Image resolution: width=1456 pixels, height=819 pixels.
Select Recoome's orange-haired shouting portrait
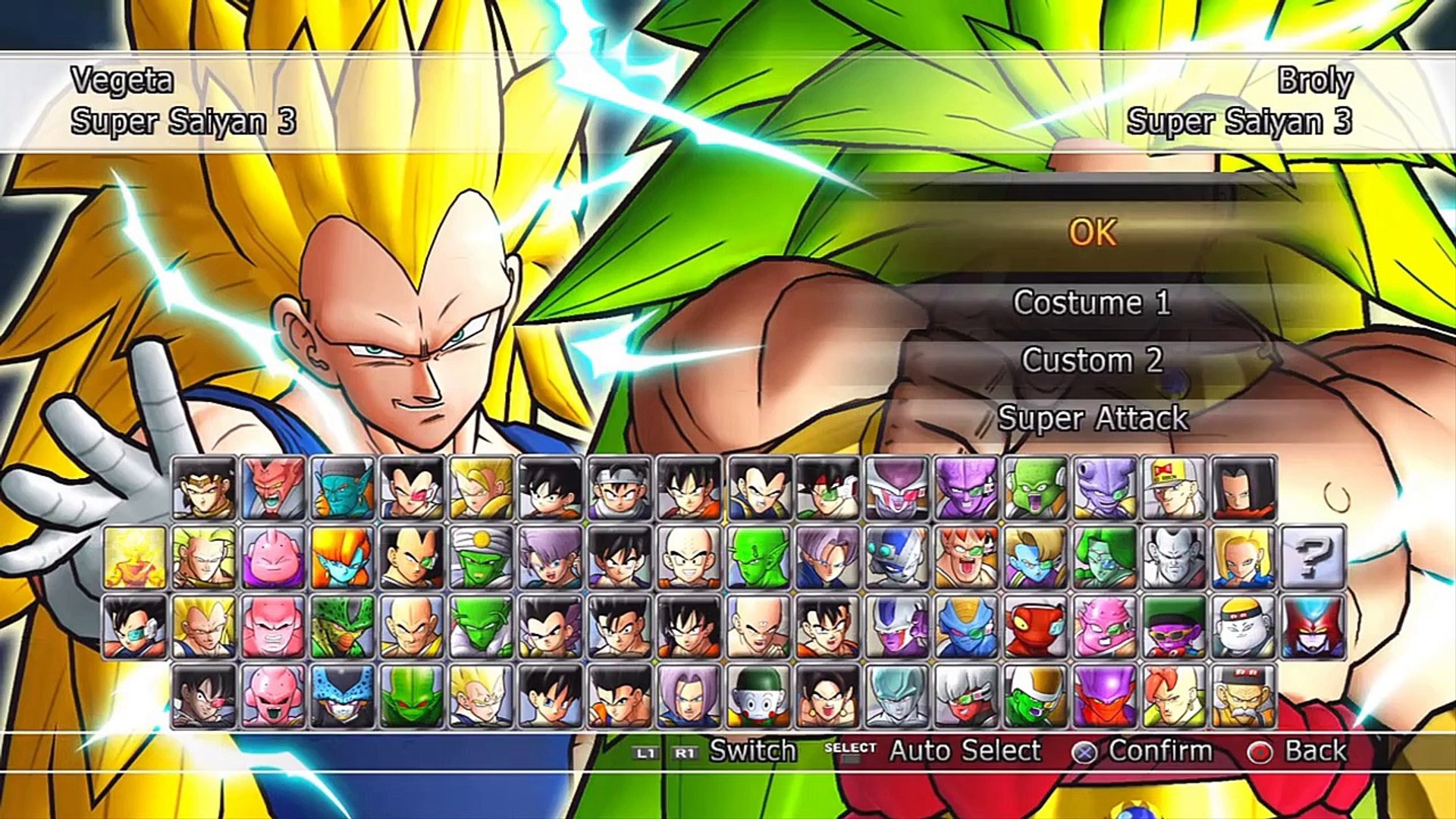(x=966, y=557)
